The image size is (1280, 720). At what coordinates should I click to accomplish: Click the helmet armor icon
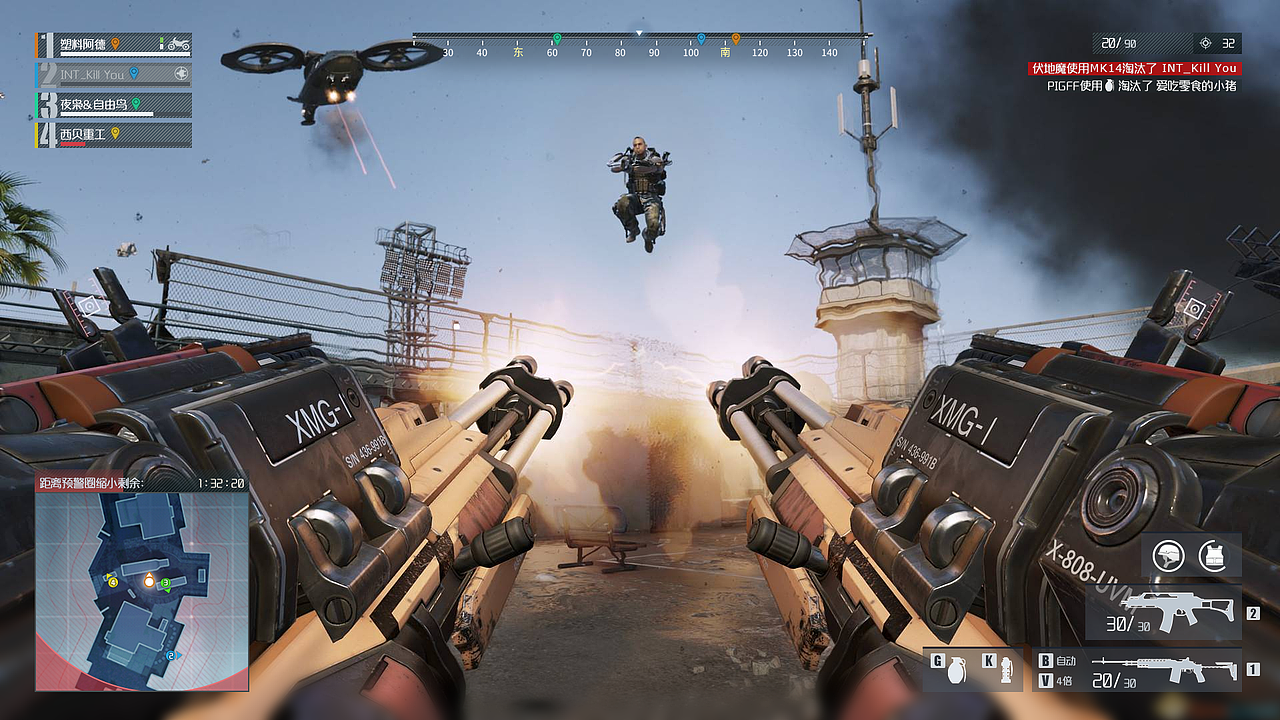pyautogui.click(x=1168, y=556)
